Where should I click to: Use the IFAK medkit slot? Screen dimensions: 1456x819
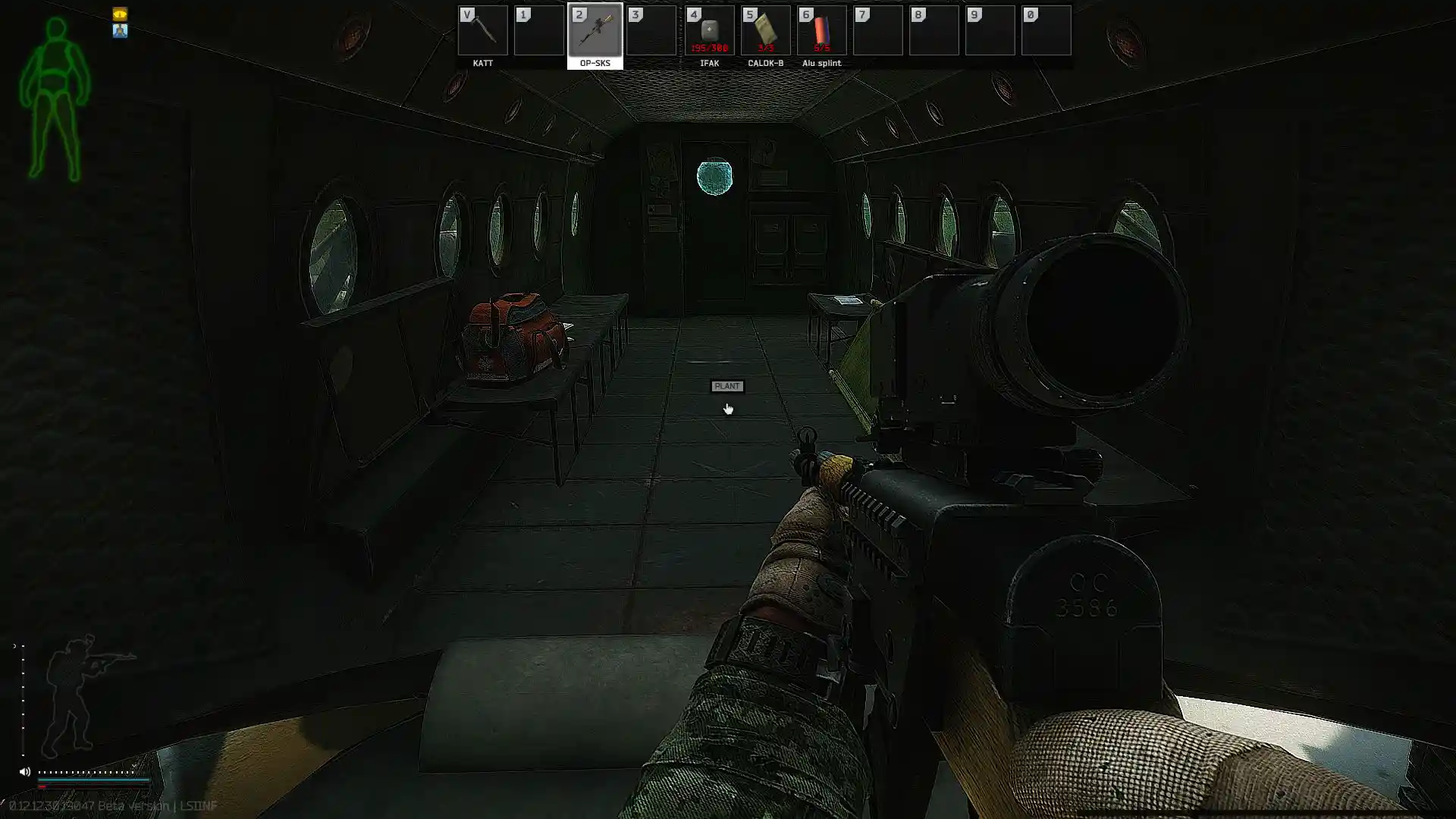[709, 31]
